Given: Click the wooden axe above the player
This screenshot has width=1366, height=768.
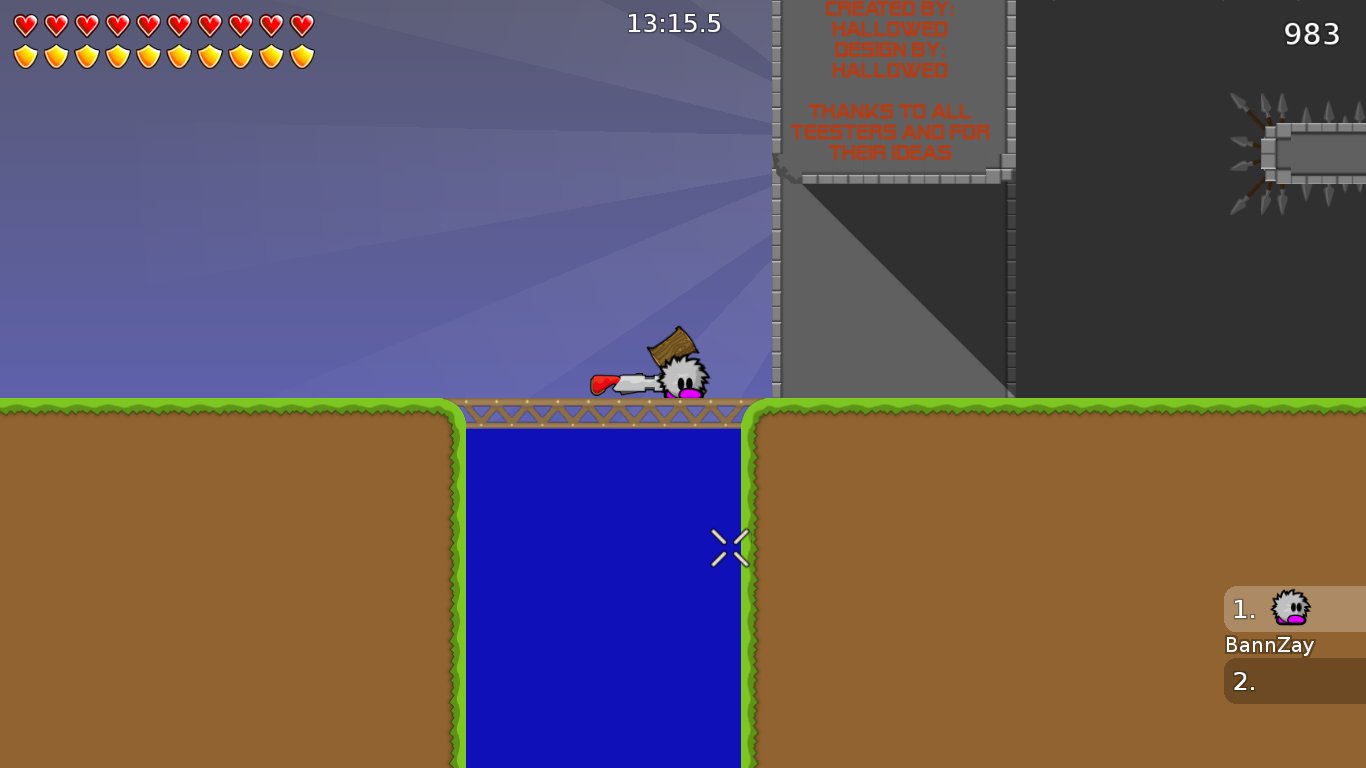Looking at the screenshot, I should click(x=673, y=344).
